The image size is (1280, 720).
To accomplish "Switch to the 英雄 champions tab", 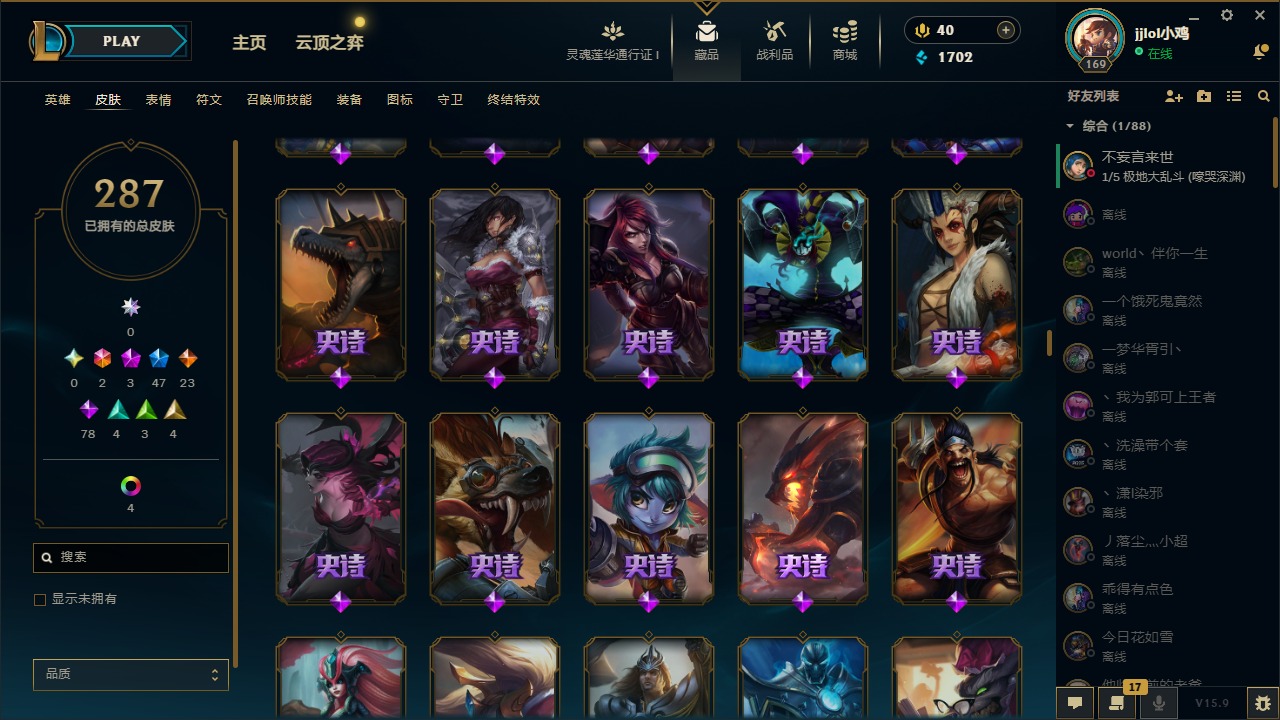I will 58,100.
